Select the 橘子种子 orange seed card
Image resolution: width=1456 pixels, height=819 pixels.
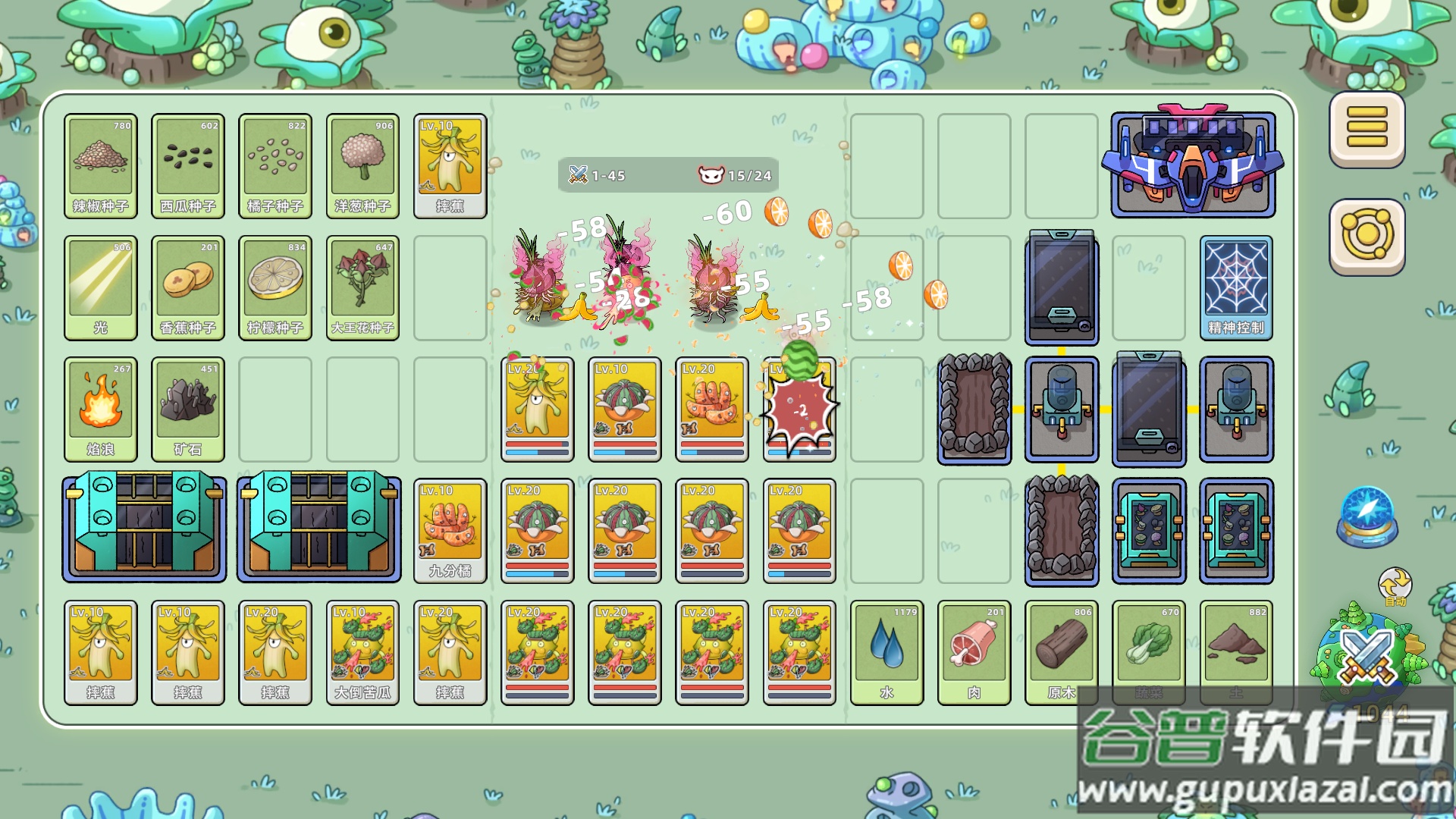click(x=275, y=165)
